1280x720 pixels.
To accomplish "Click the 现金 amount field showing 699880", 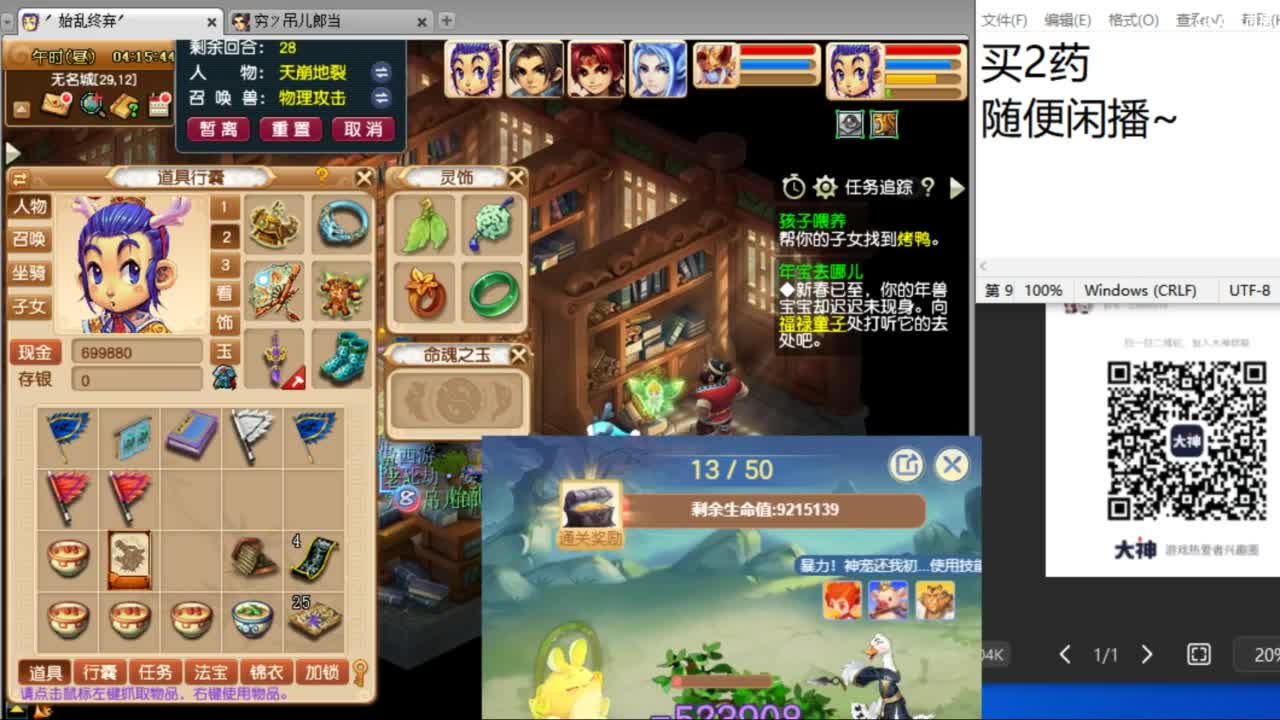I will point(137,352).
